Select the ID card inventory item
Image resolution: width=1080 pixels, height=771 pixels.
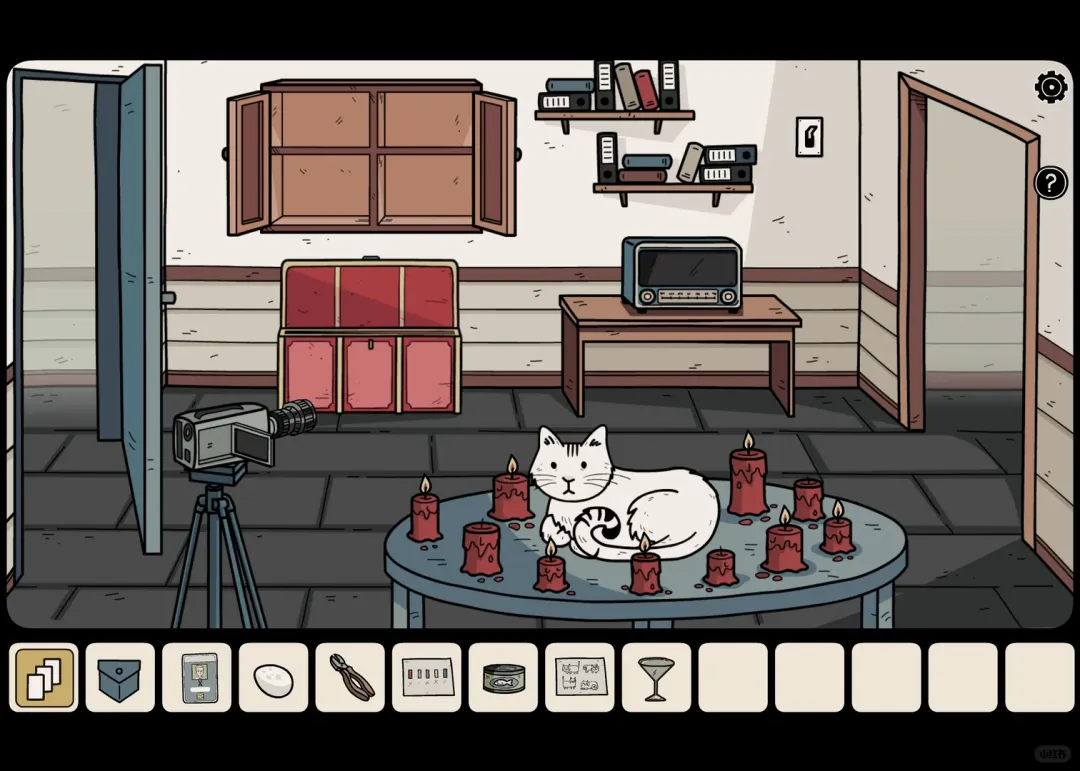pos(197,677)
